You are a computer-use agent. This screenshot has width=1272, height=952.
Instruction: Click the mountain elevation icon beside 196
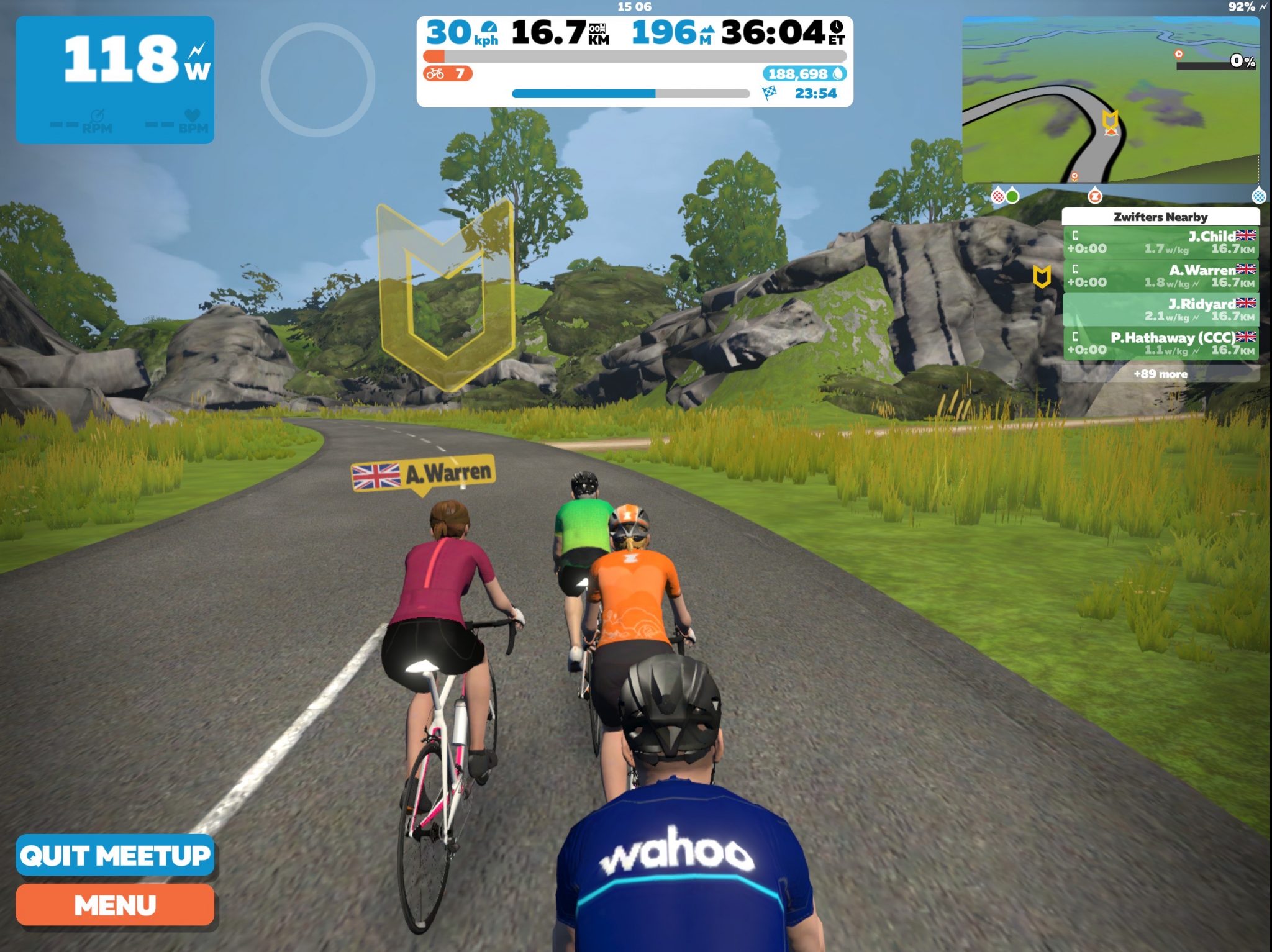click(709, 29)
